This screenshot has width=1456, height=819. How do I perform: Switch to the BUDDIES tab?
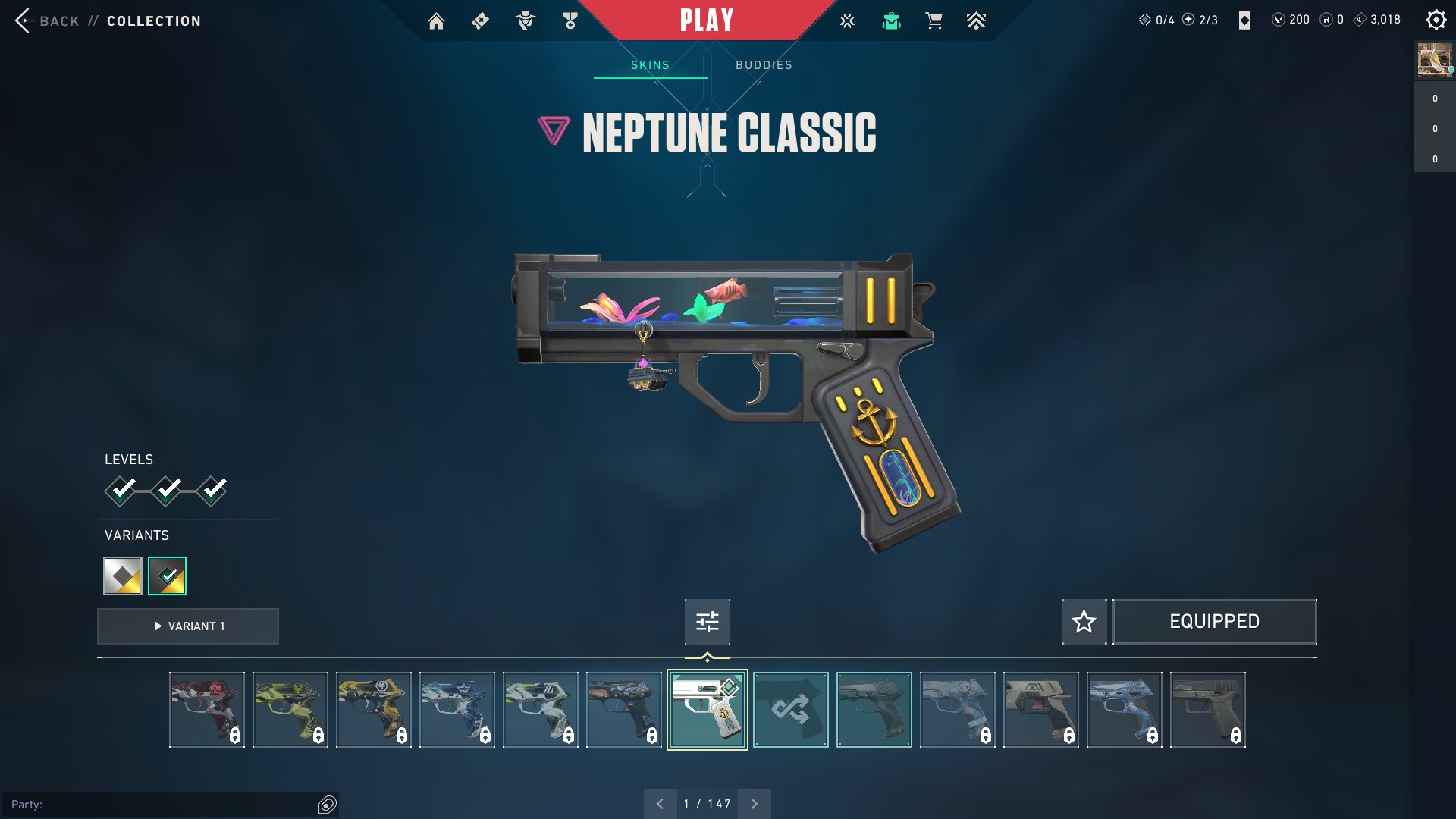pyautogui.click(x=763, y=64)
